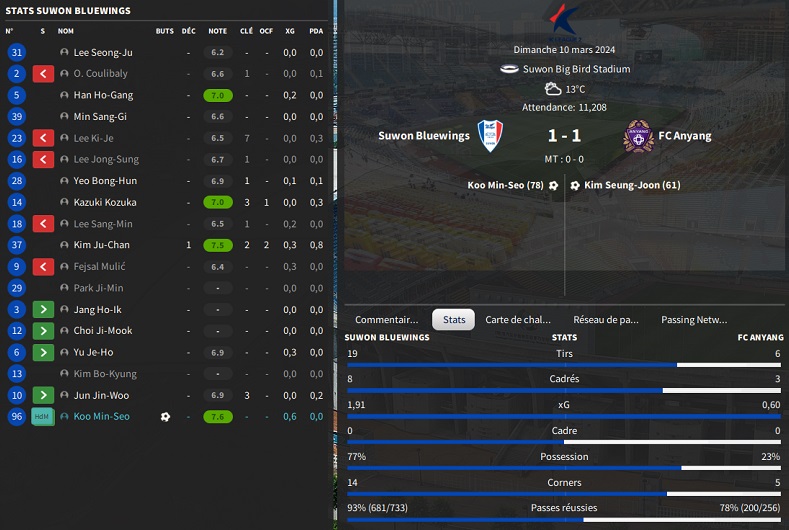Sort players by the XG column header
The width and height of the screenshot is (789, 530).
point(290,31)
